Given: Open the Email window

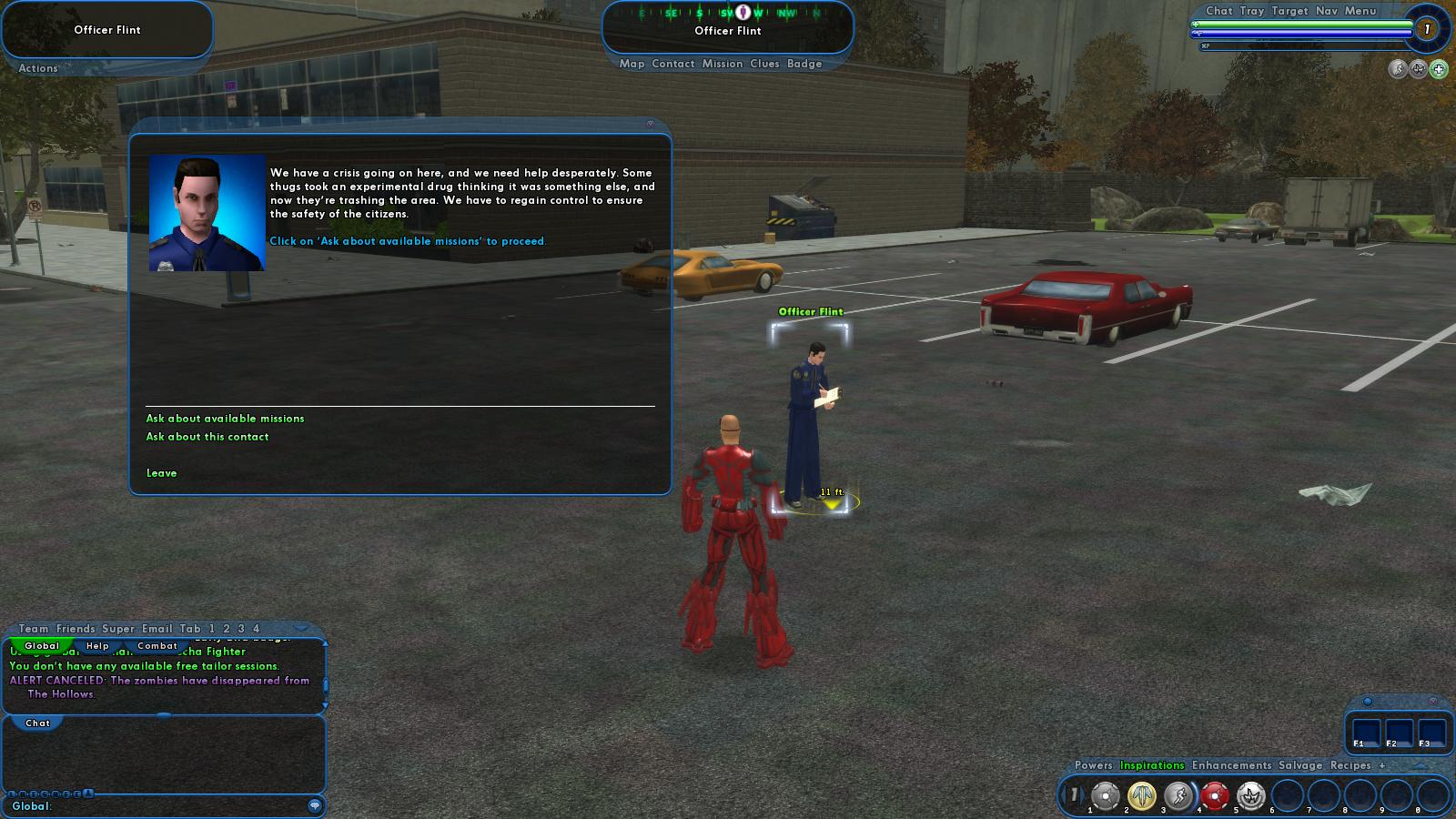Looking at the screenshot, I should pyautogui.click(x=157, y=629).
